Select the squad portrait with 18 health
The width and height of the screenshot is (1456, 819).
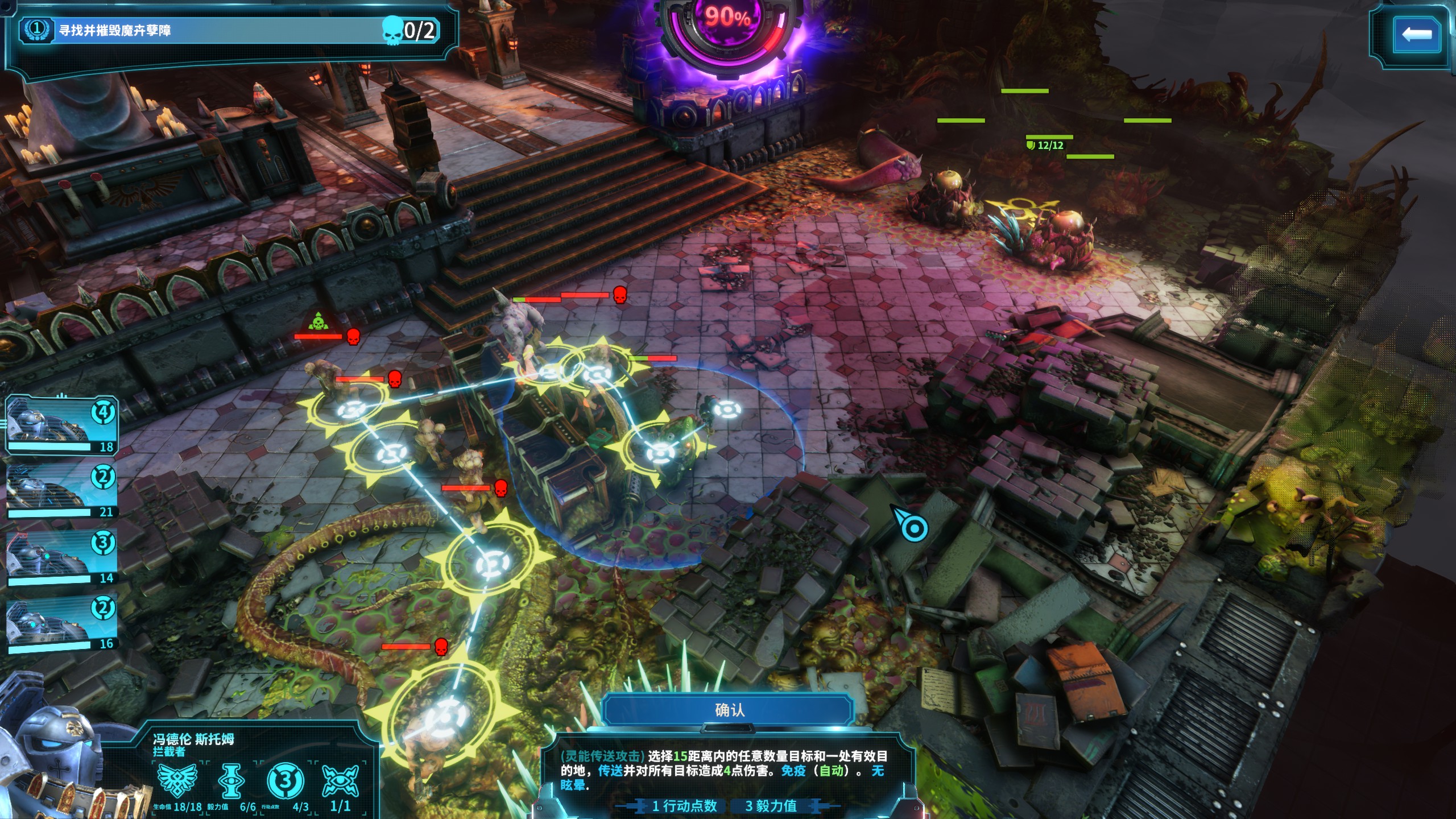pos(61,425)
